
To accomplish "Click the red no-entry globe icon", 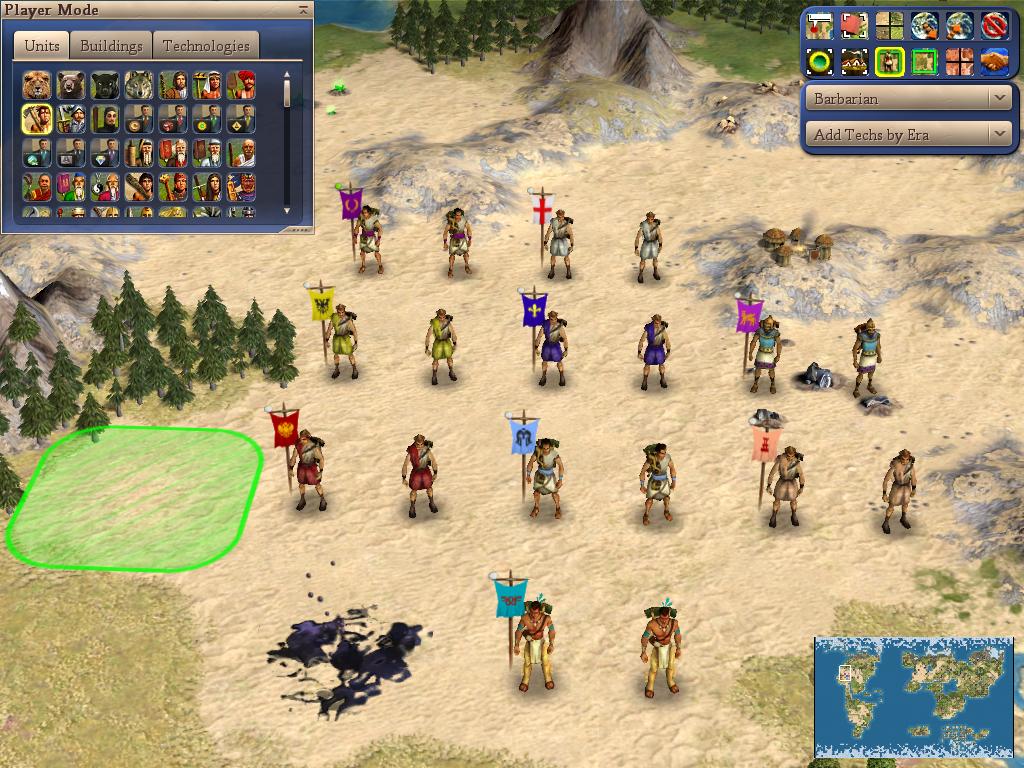I will 992,25.
